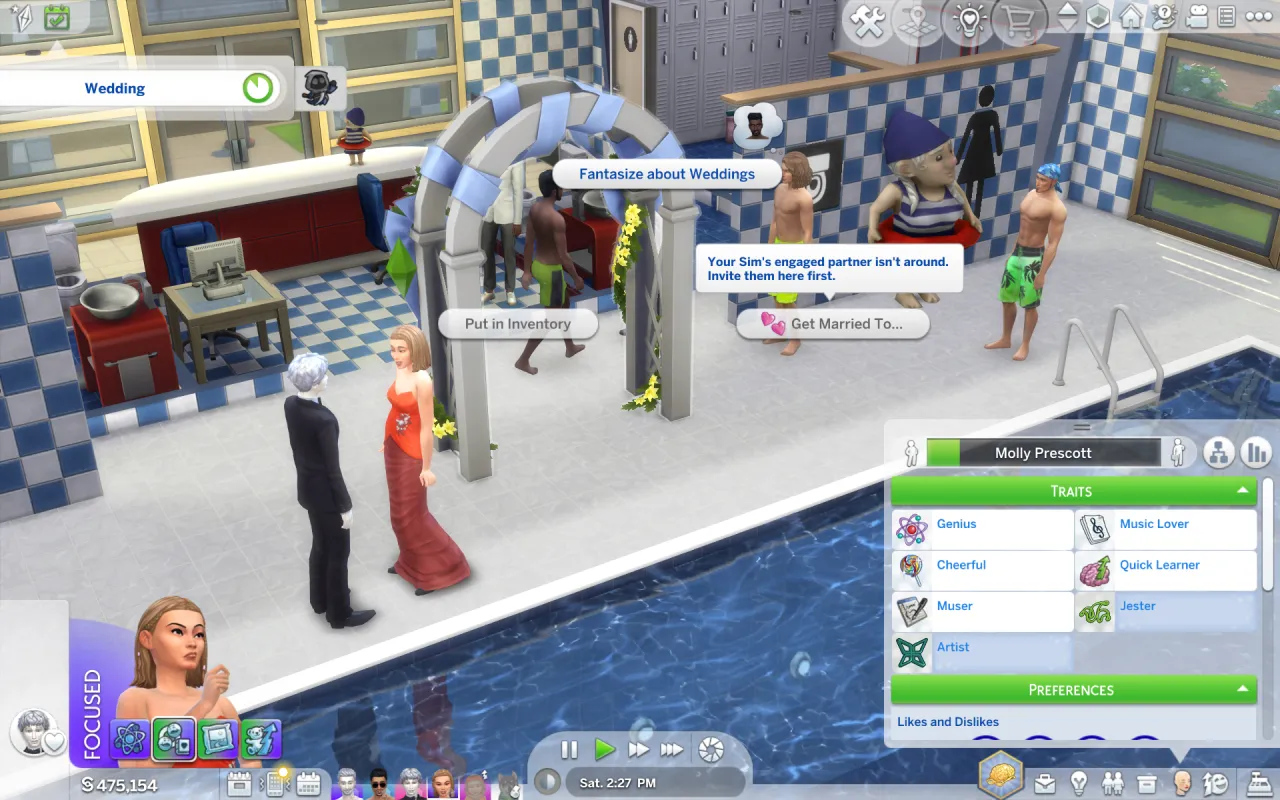This screenshot has height=800, width=1280.
Task: Choose Get Married To... interaction
Action: pos(833,324)
